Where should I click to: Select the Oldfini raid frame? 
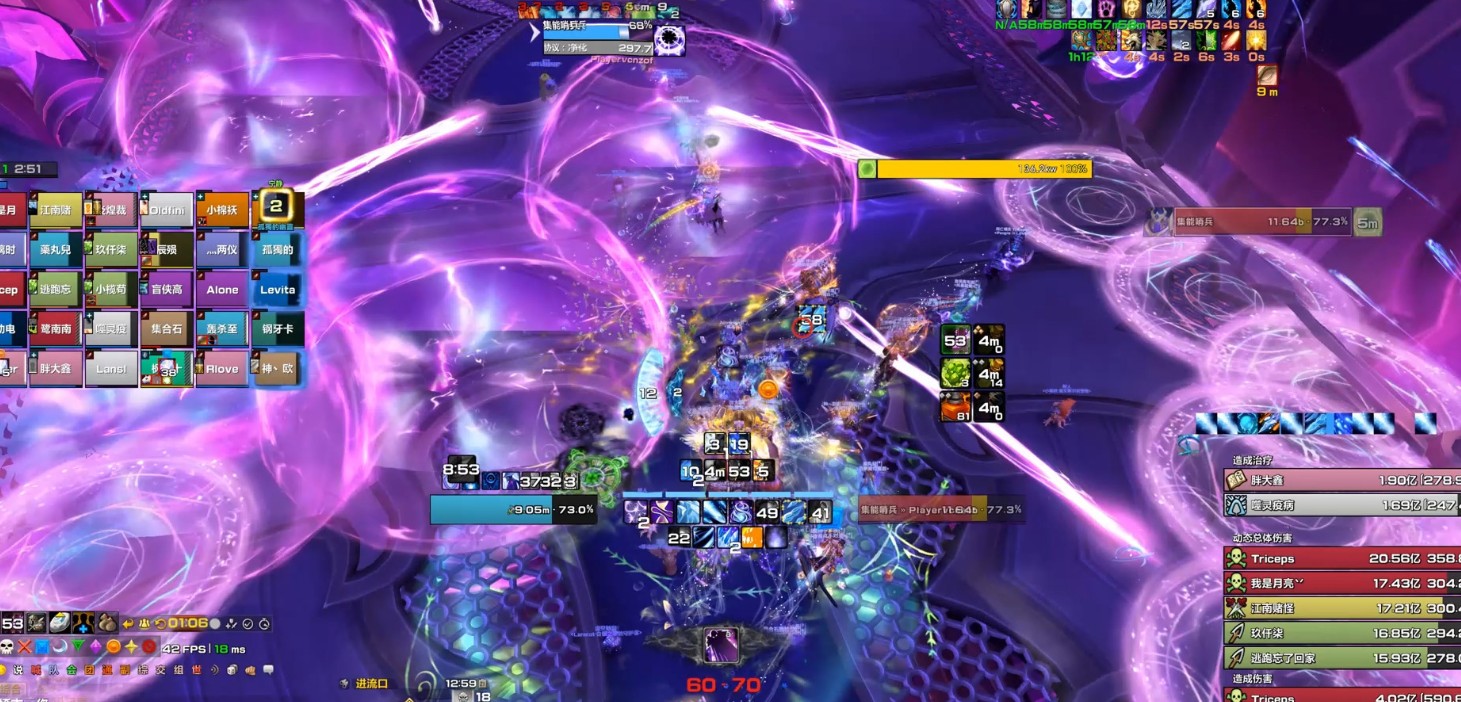click(x=167, y=210)
